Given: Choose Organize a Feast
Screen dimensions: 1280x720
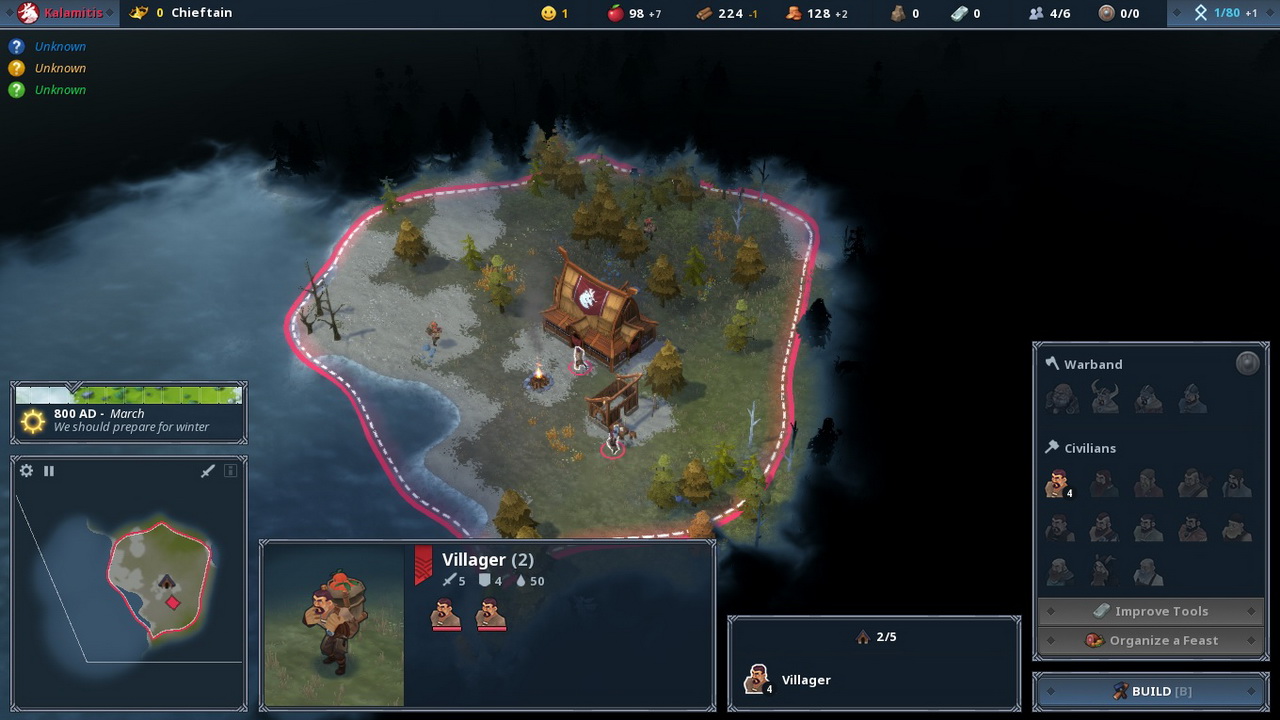Looking at the screenshot, I should (1151, 640).
